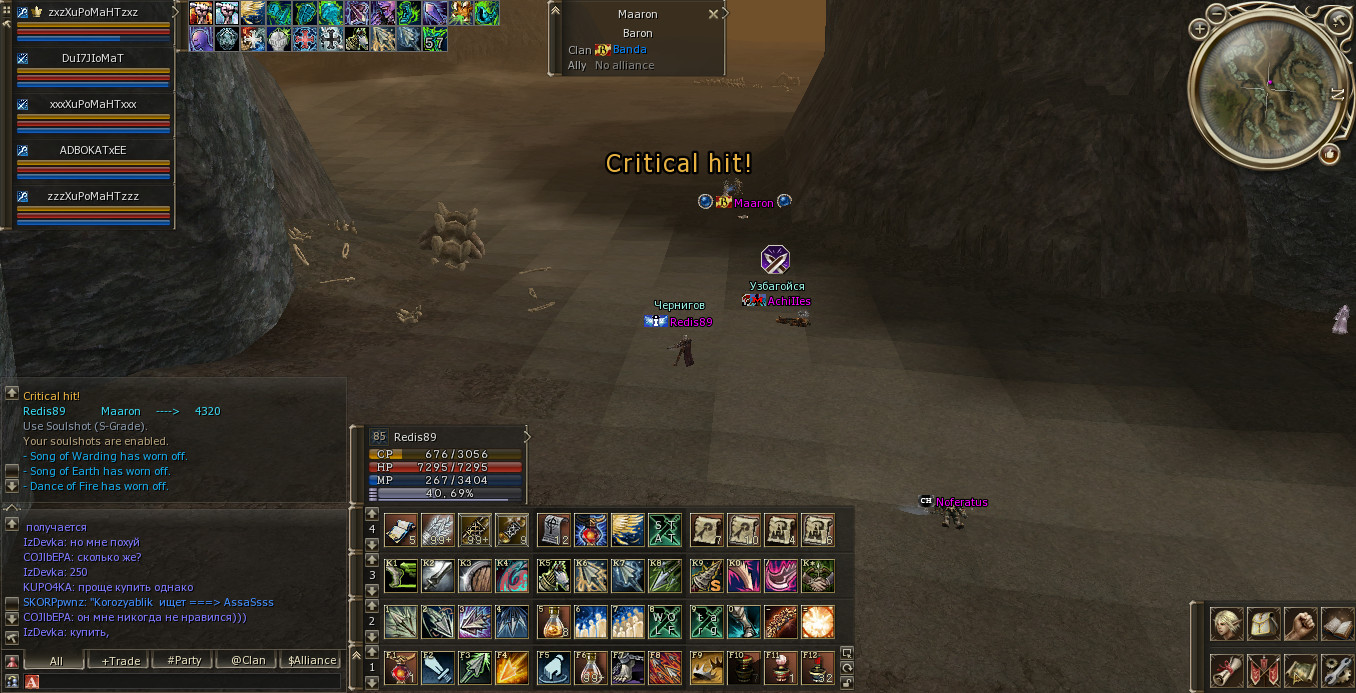
Task: Open the world map parchment icon
Action: point(1300,669)
